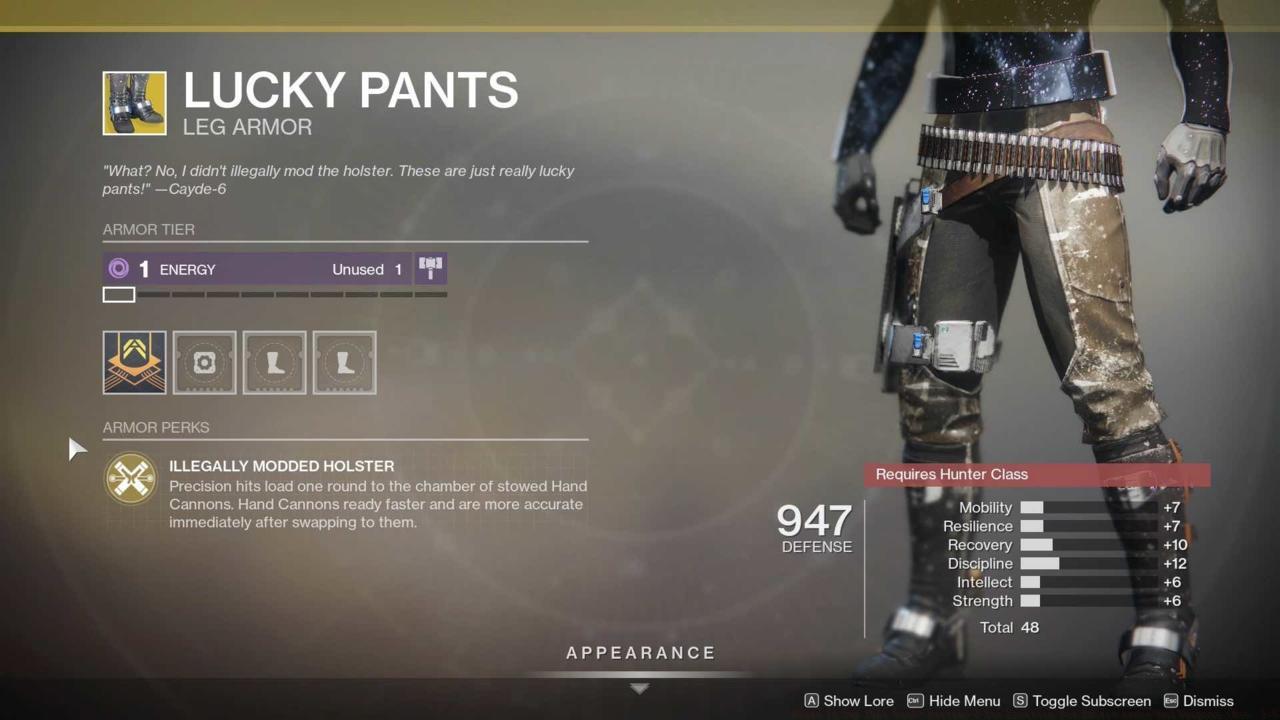Select the first empty mod socket
The width and height of the screenshot is (1280, 720).
(204, 362)
